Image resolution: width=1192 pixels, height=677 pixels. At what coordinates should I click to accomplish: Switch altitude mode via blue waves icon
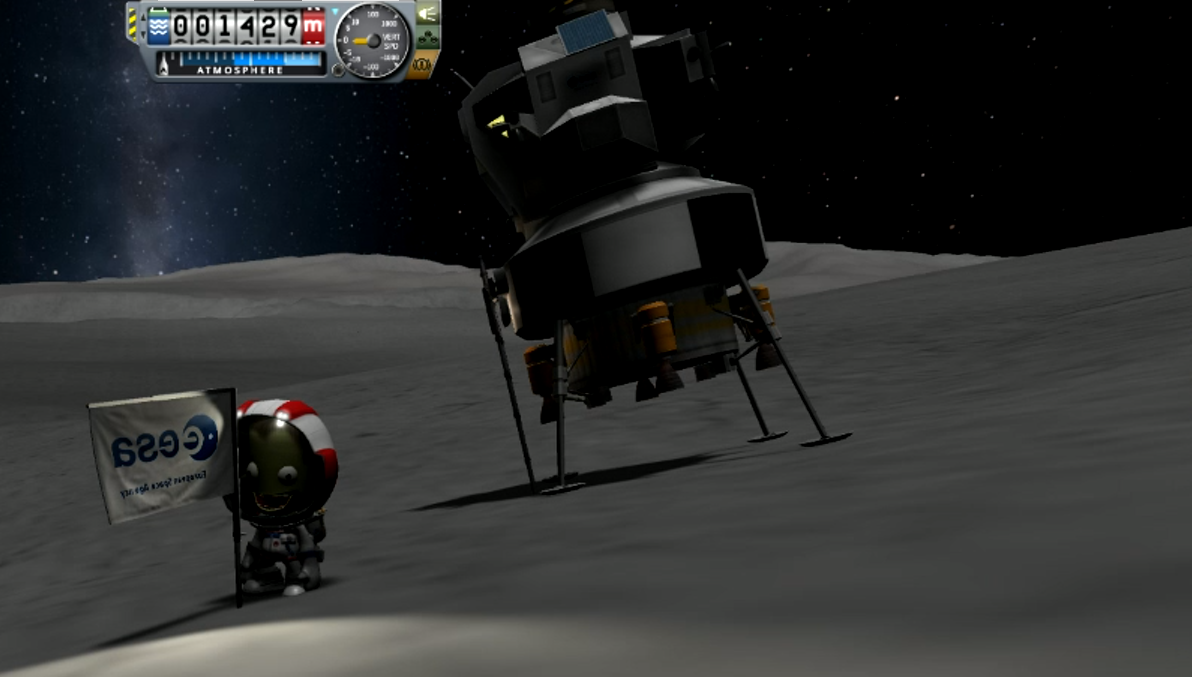pos(158,28)
